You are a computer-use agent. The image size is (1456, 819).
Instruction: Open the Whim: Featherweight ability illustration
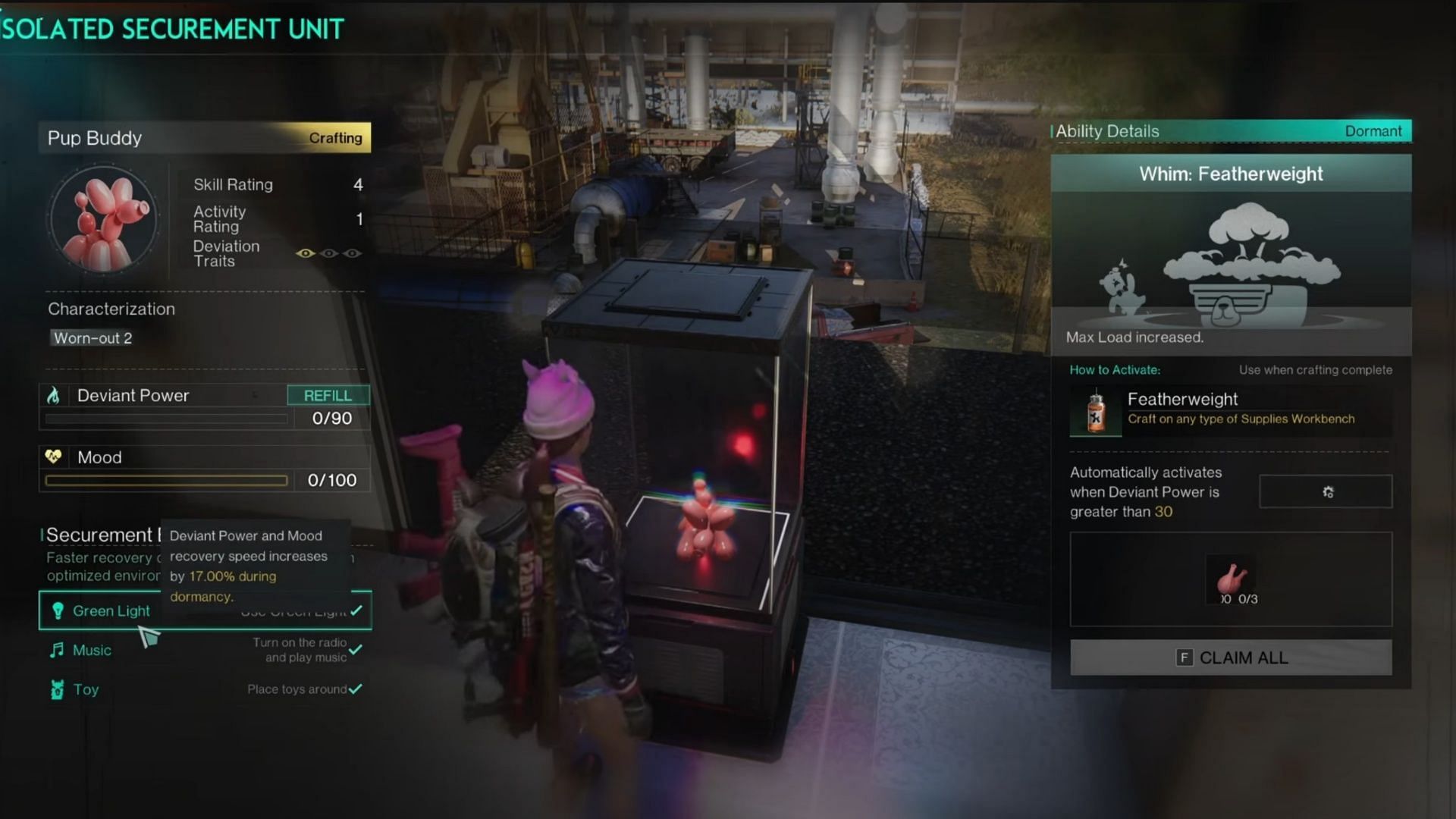point(1231,265)
